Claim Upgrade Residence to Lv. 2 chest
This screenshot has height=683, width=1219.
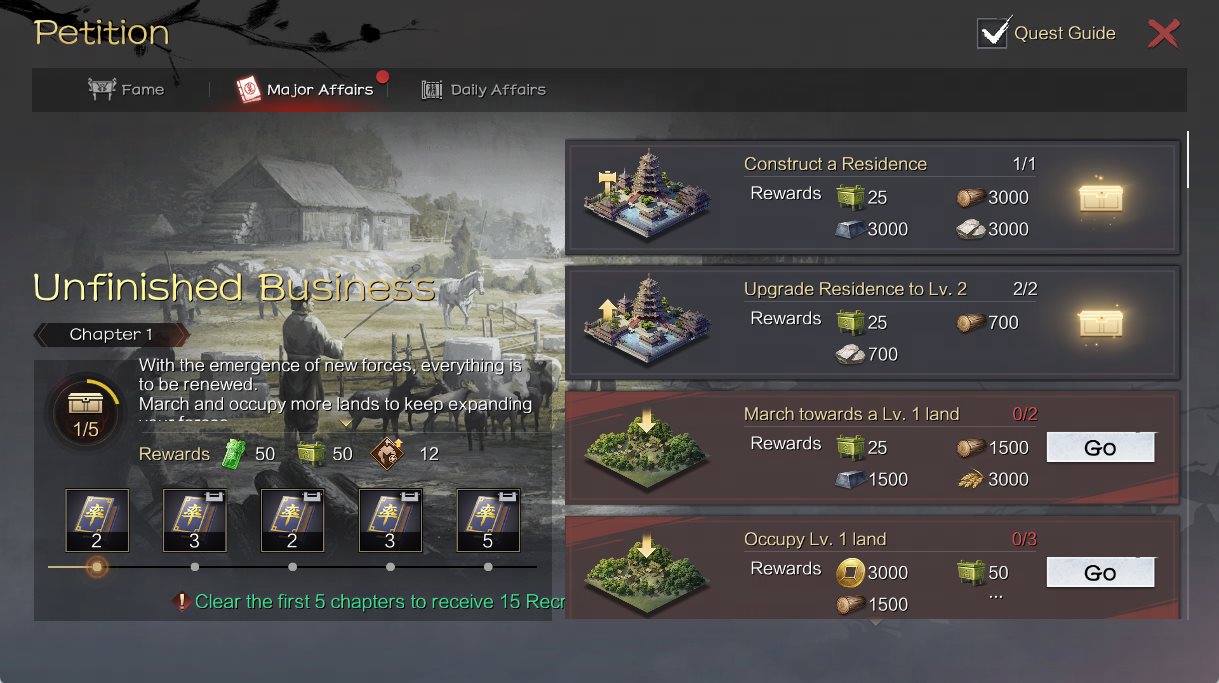point(1100,323)
